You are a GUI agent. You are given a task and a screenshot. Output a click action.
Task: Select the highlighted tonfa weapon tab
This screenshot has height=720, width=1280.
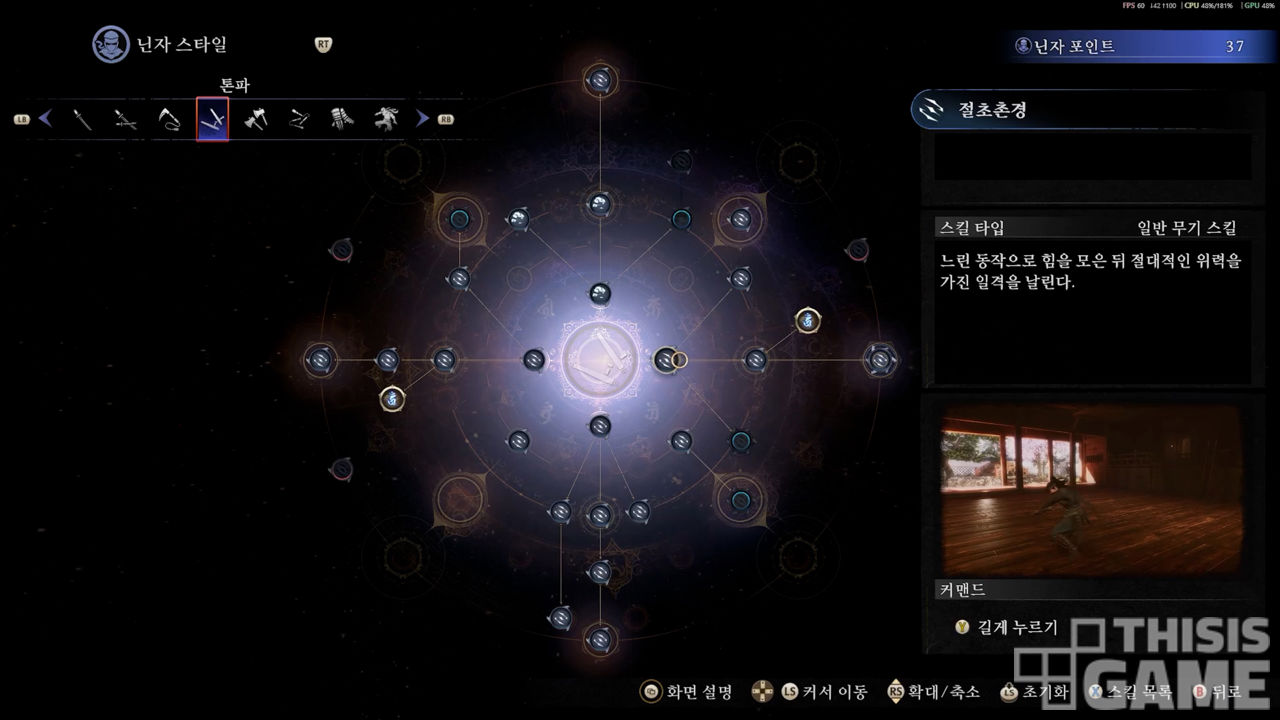click(212, 120)
